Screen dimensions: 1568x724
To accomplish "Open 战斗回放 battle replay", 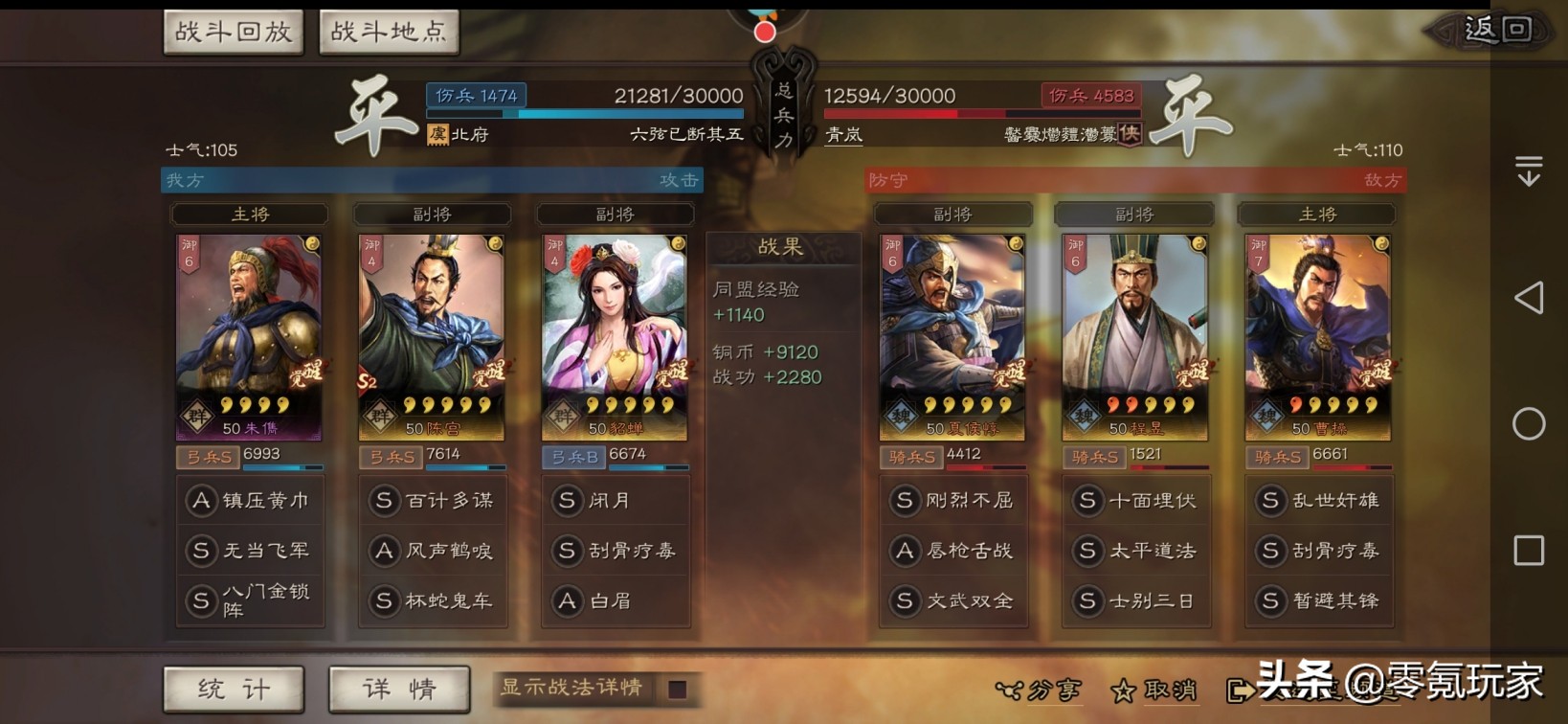I will [234, 31].
